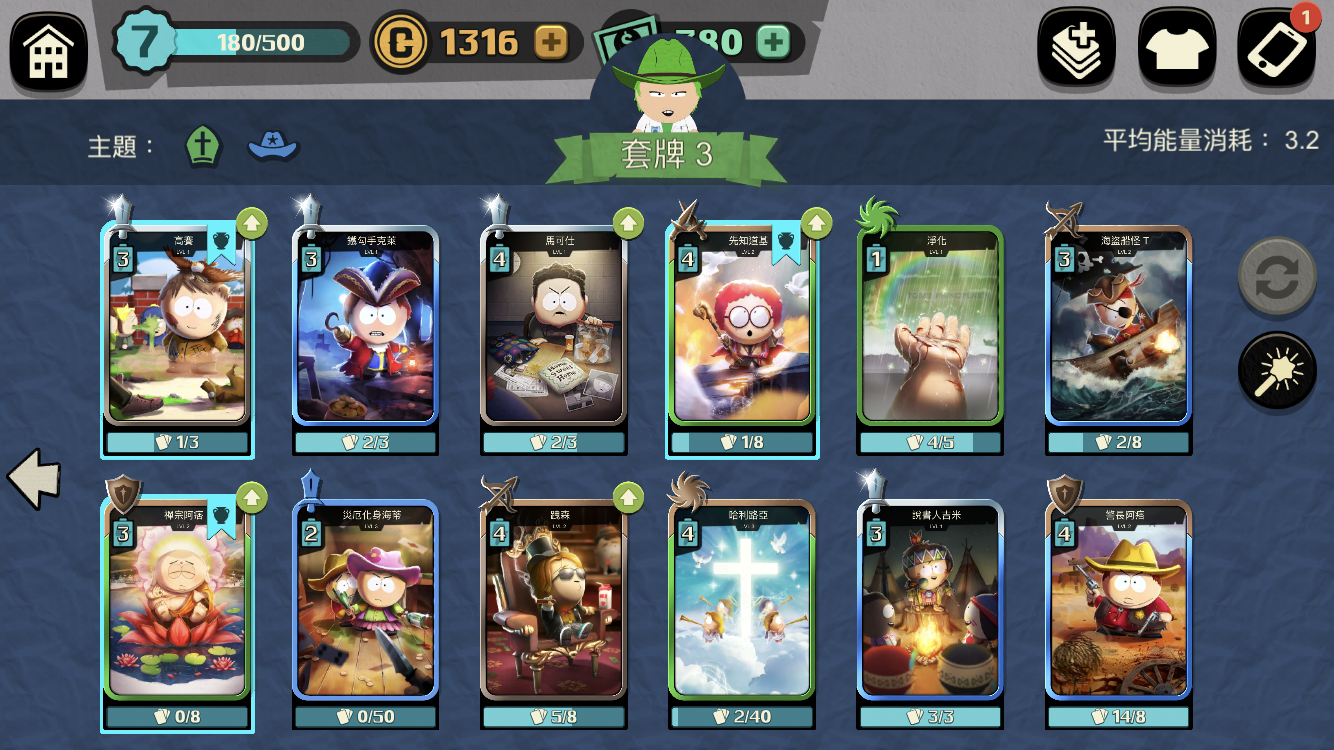Buy more gold coins with plus button
Image resolution: width=1334 pixels, height=750 pixels.
click(551, 42)
